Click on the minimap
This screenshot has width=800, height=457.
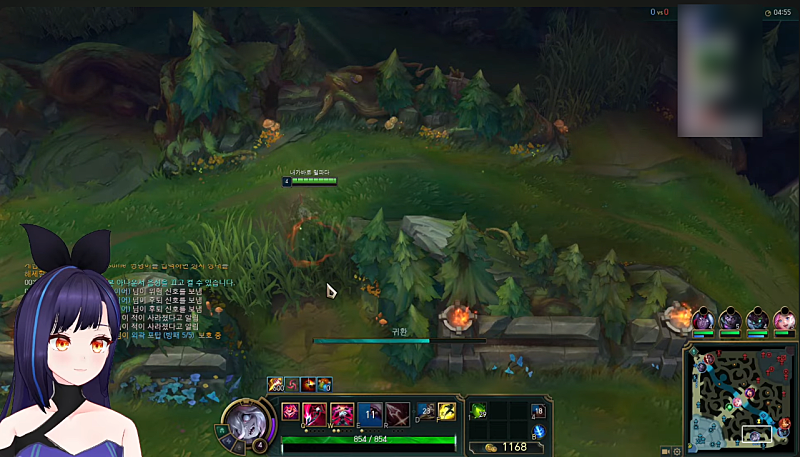[x=742, y=399]
